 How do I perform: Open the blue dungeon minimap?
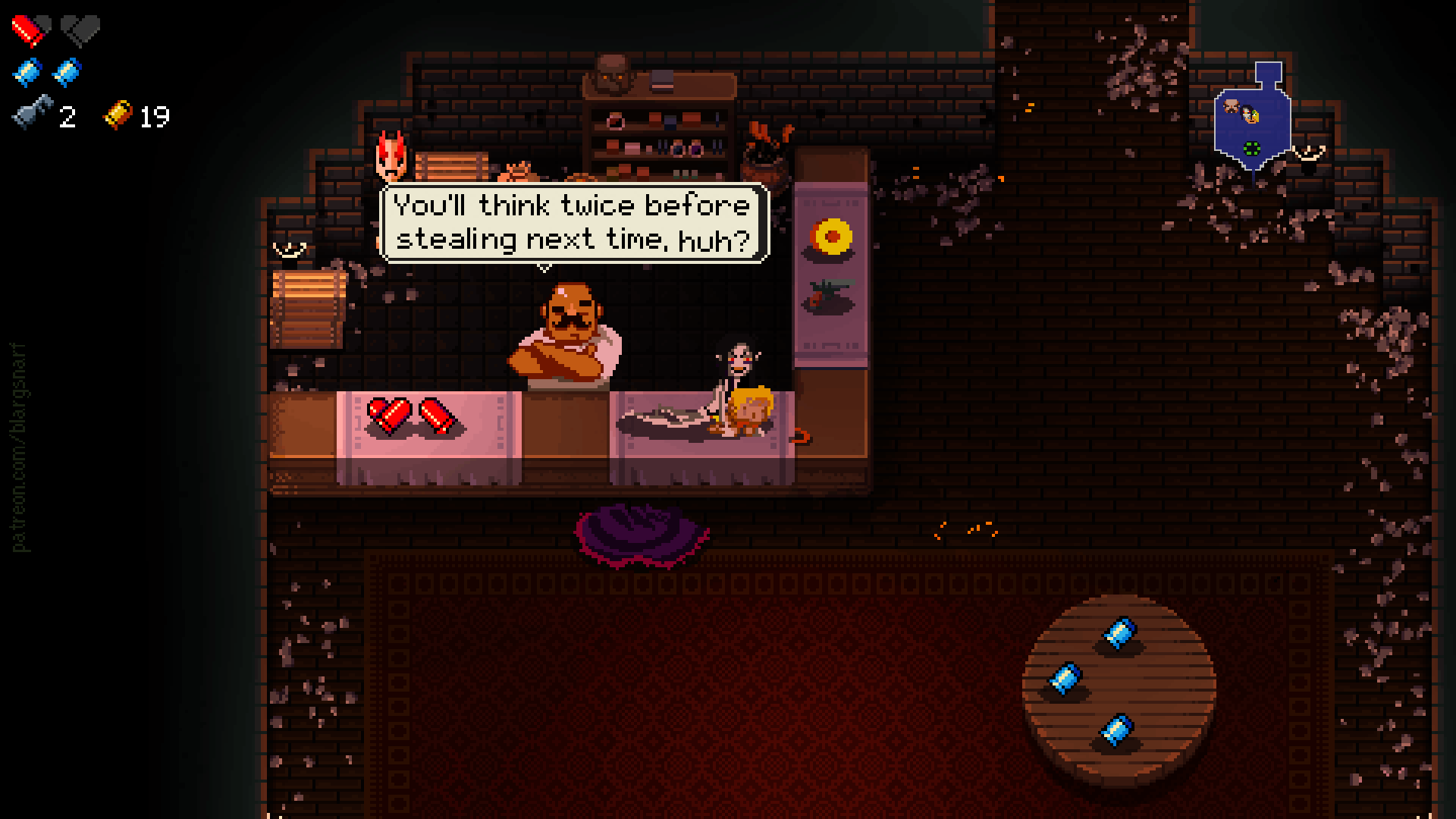[x=1251, y=123]
